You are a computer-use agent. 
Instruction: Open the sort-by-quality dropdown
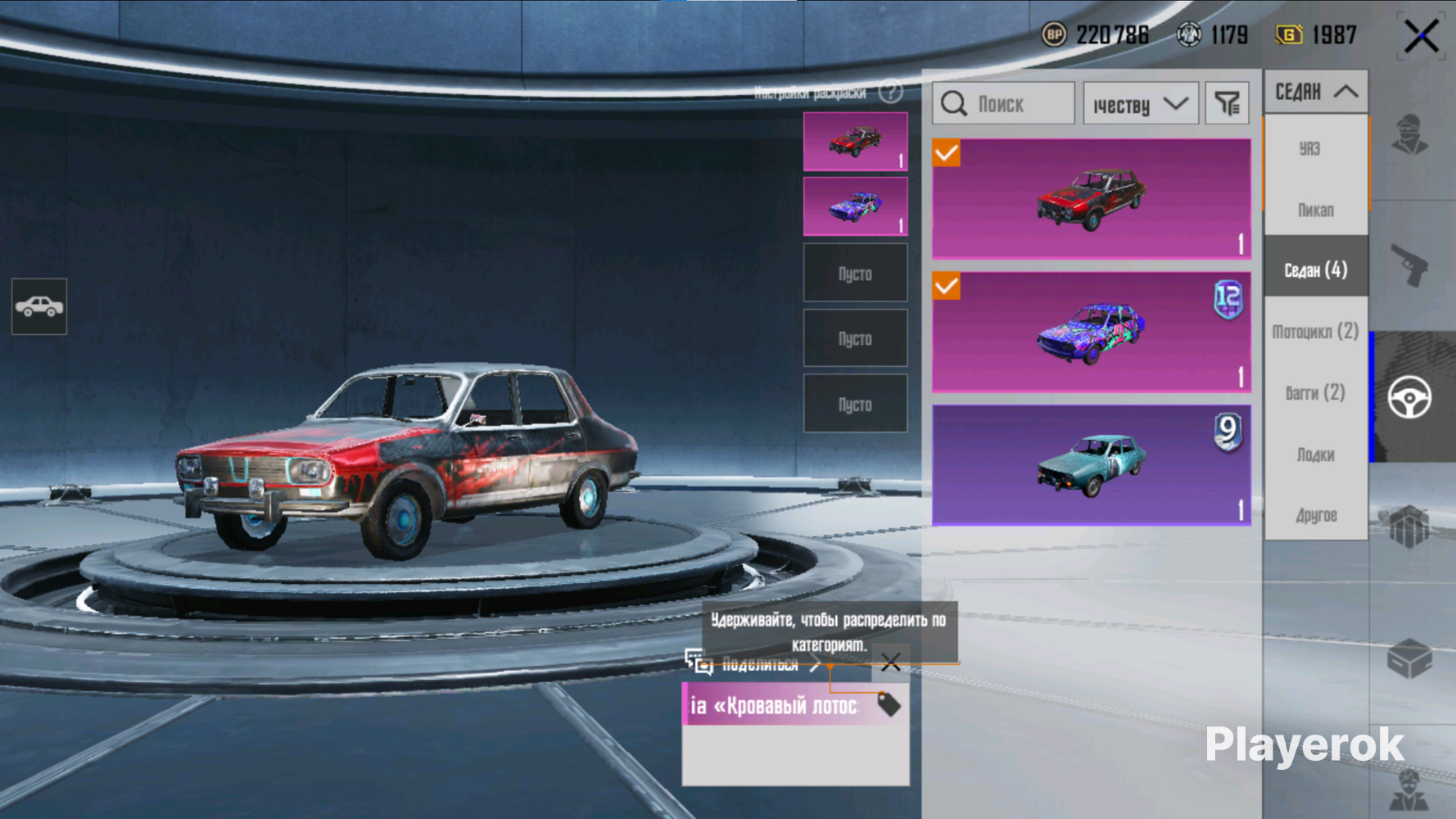tap(1140, 104)
